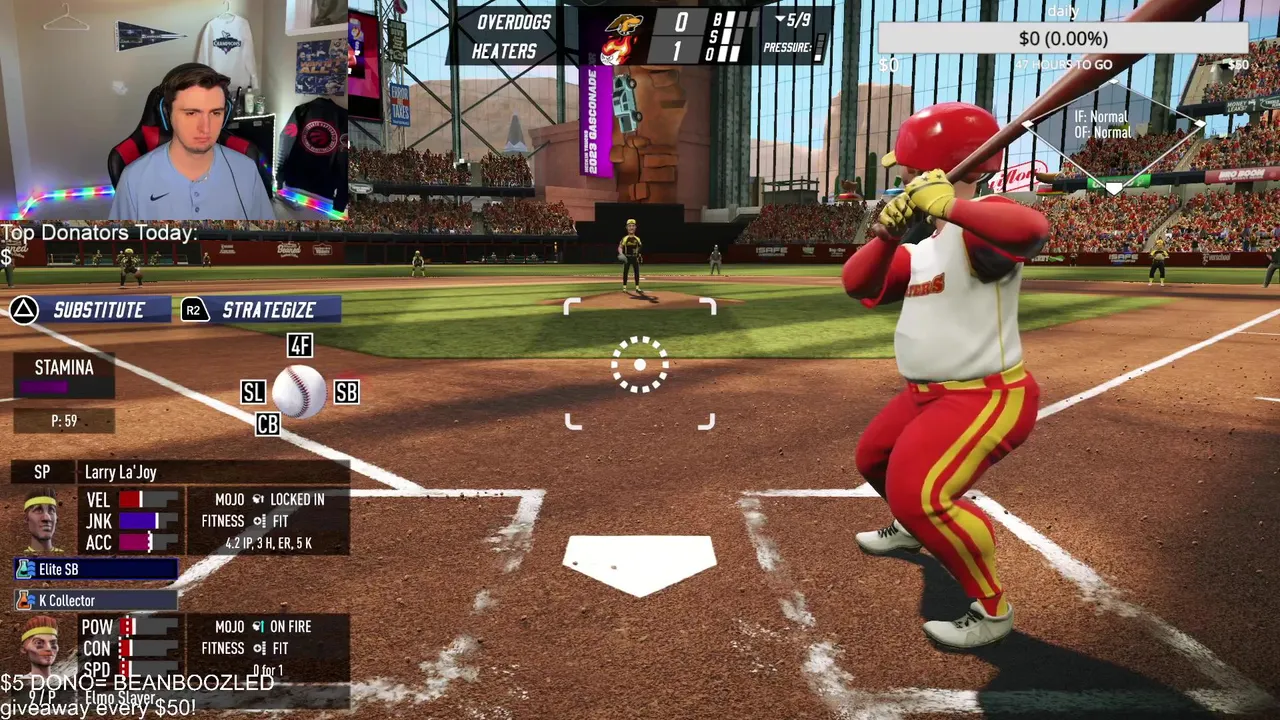The image size is (1280, 720).
Task: Click the K Collector trait badge
Action: 96,600
